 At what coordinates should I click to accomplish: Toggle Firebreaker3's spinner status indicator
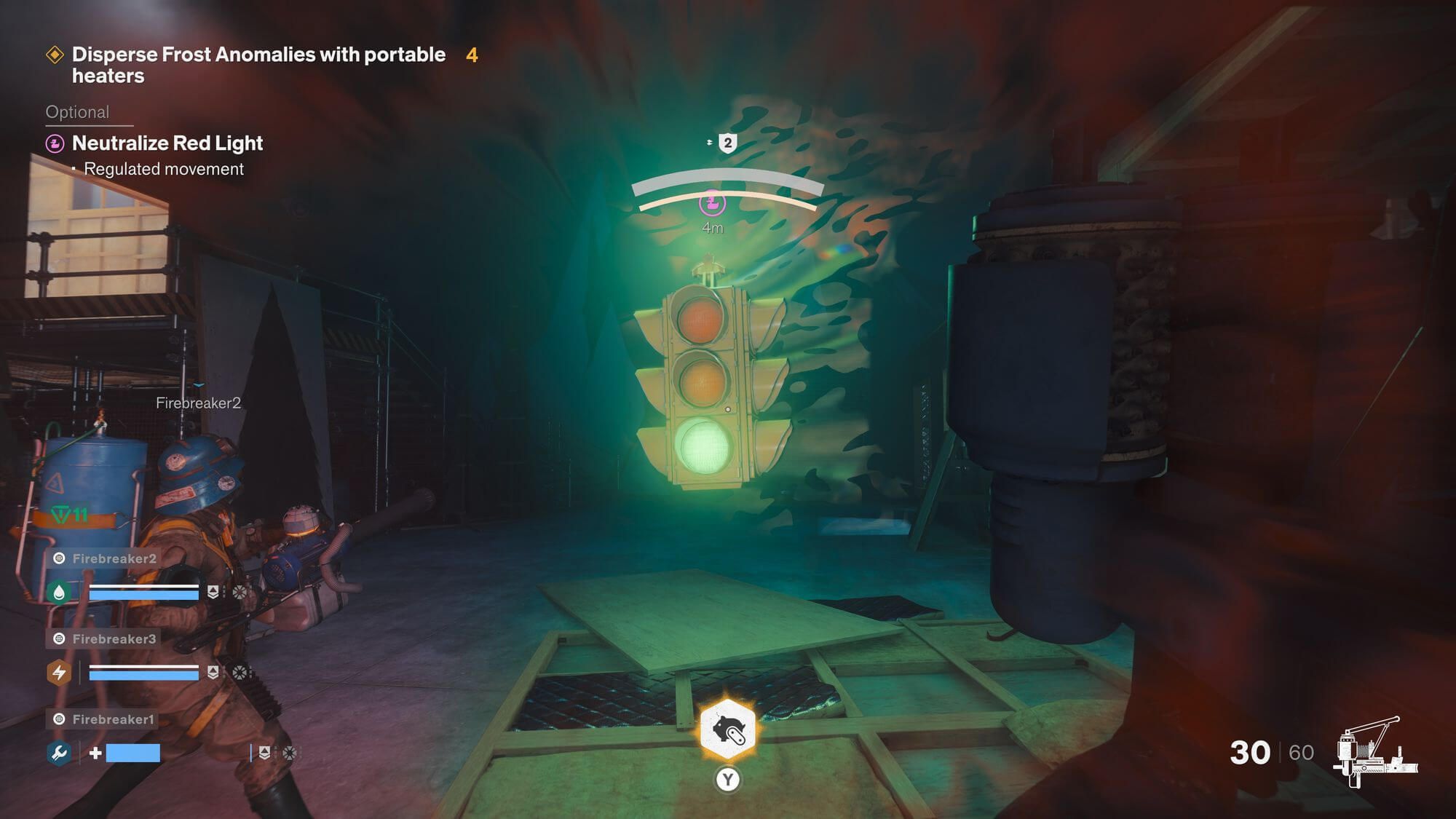240,673
